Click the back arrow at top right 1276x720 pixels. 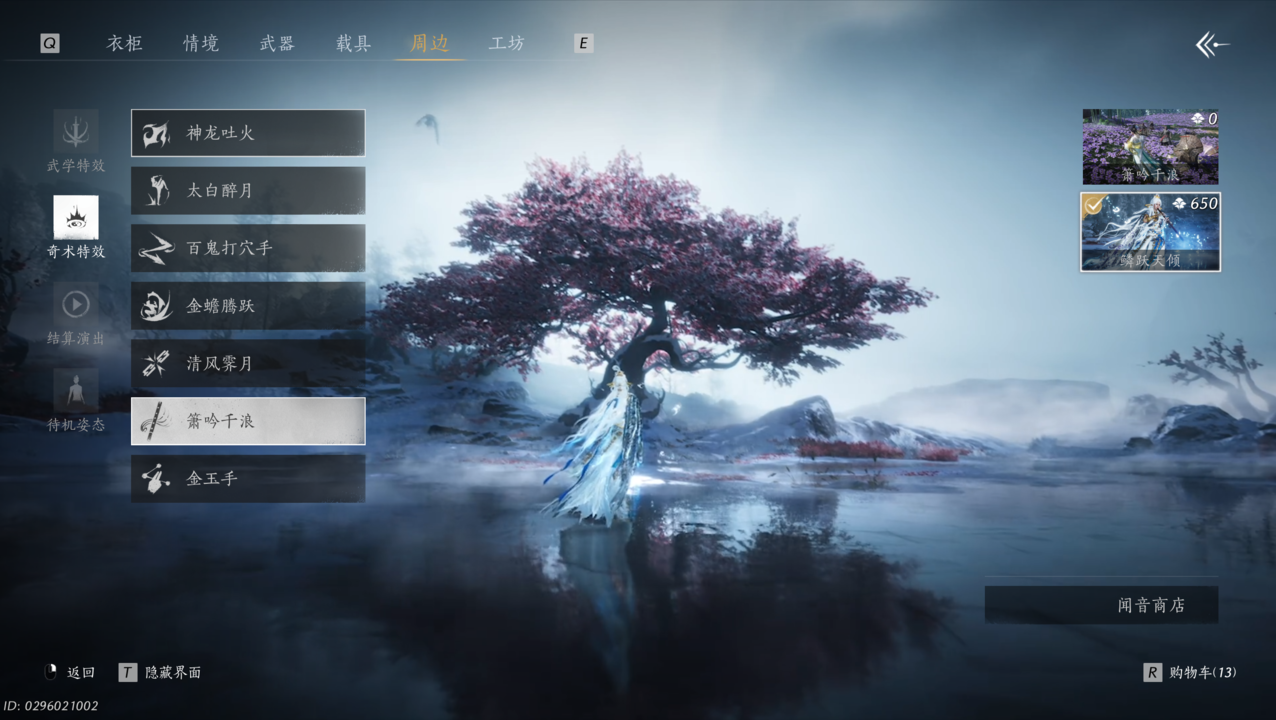tap(1212, 44)
